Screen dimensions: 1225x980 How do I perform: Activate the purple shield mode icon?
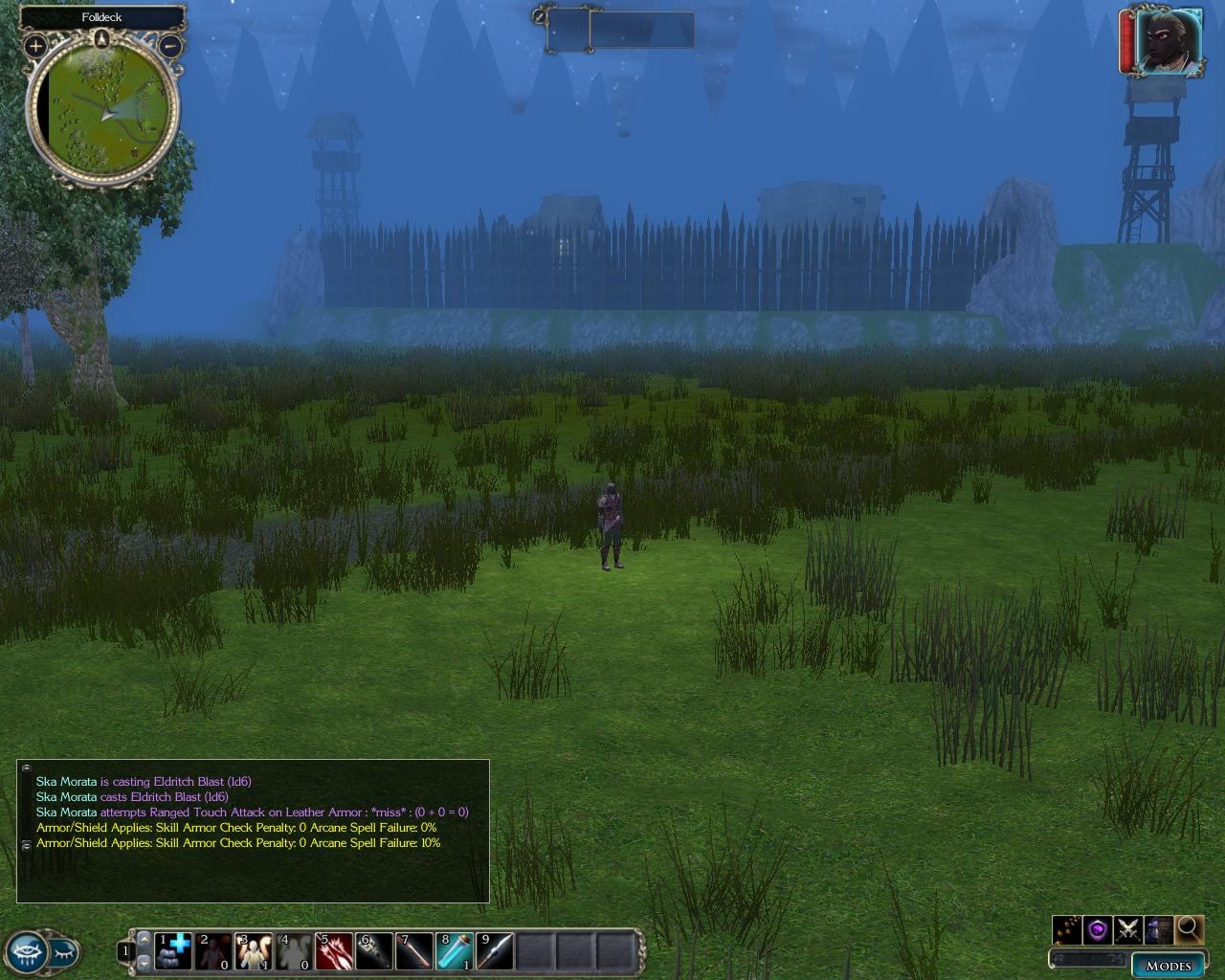click(1098, 928)
